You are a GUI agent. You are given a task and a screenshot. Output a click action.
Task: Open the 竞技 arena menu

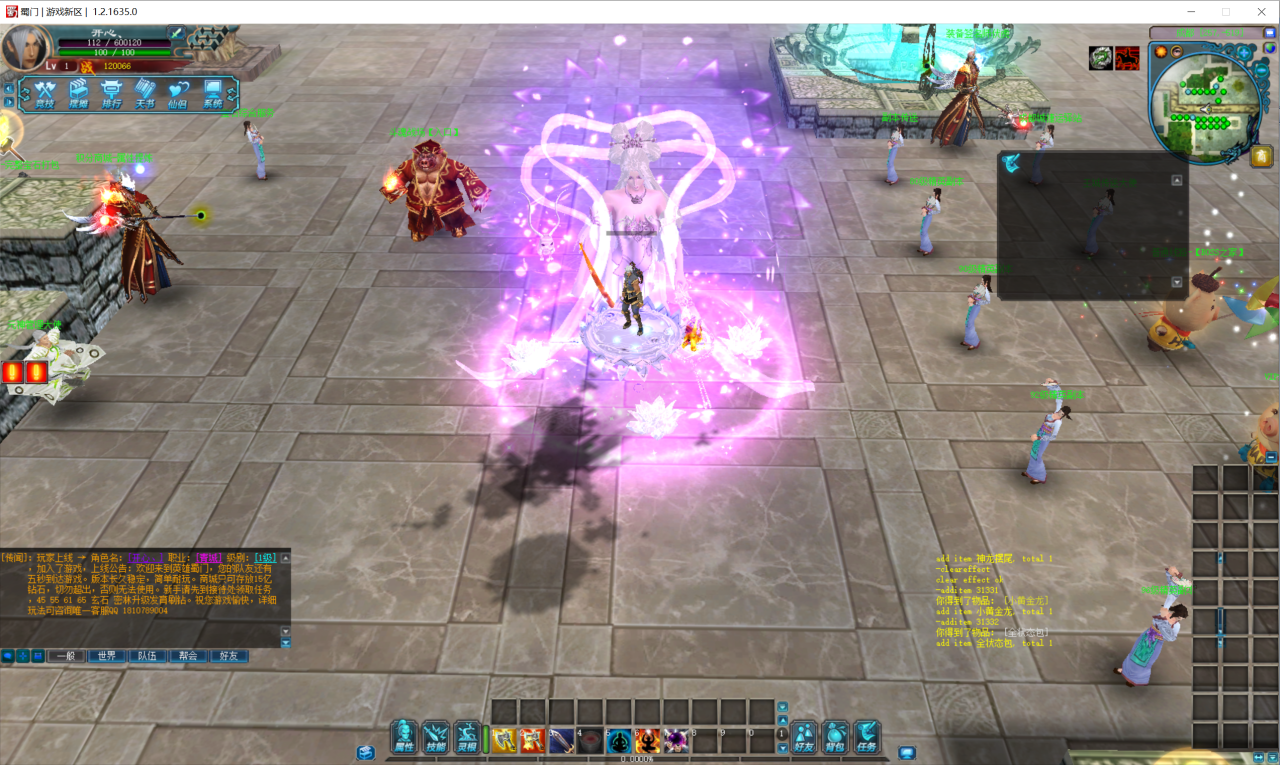click(45, 94)
